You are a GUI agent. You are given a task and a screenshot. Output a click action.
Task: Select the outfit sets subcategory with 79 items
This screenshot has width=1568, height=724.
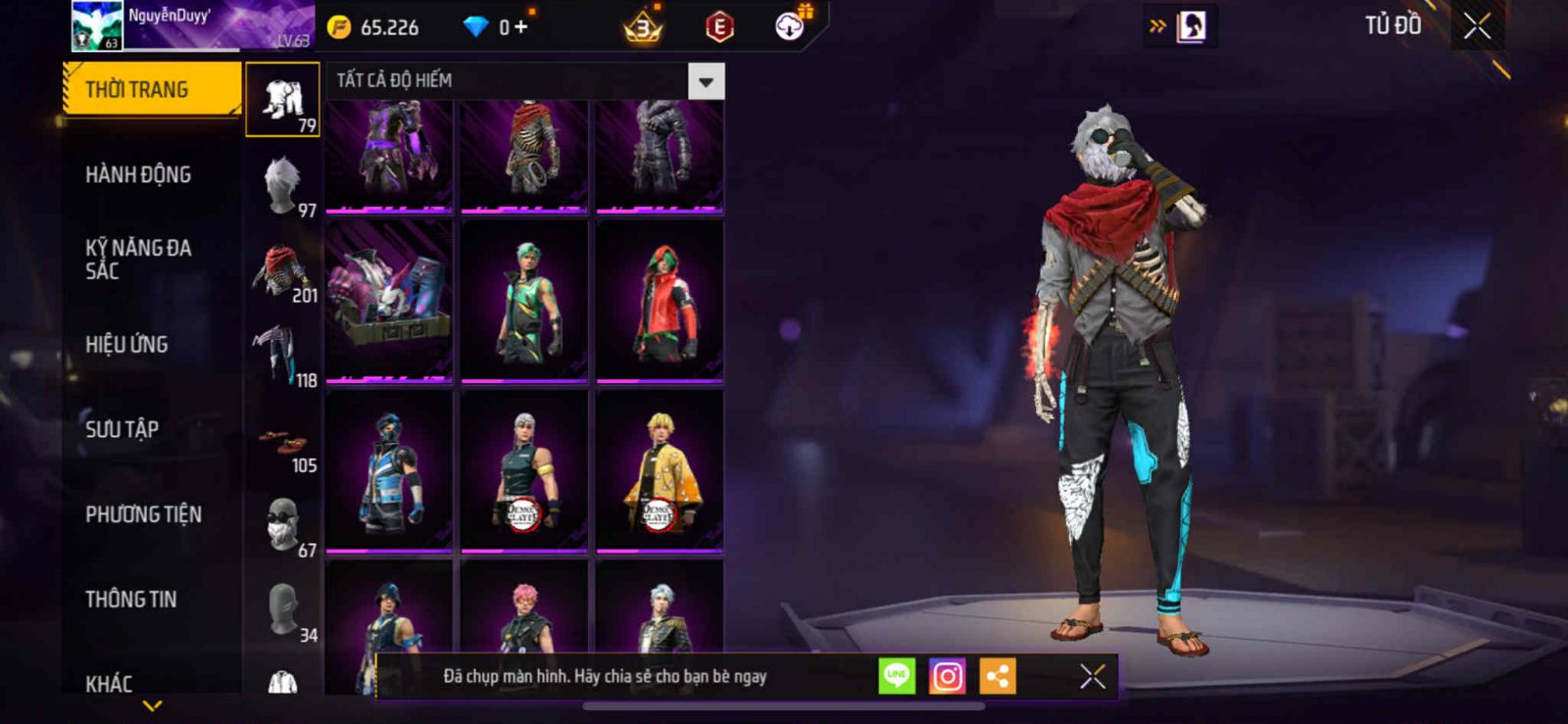point(282,100)
